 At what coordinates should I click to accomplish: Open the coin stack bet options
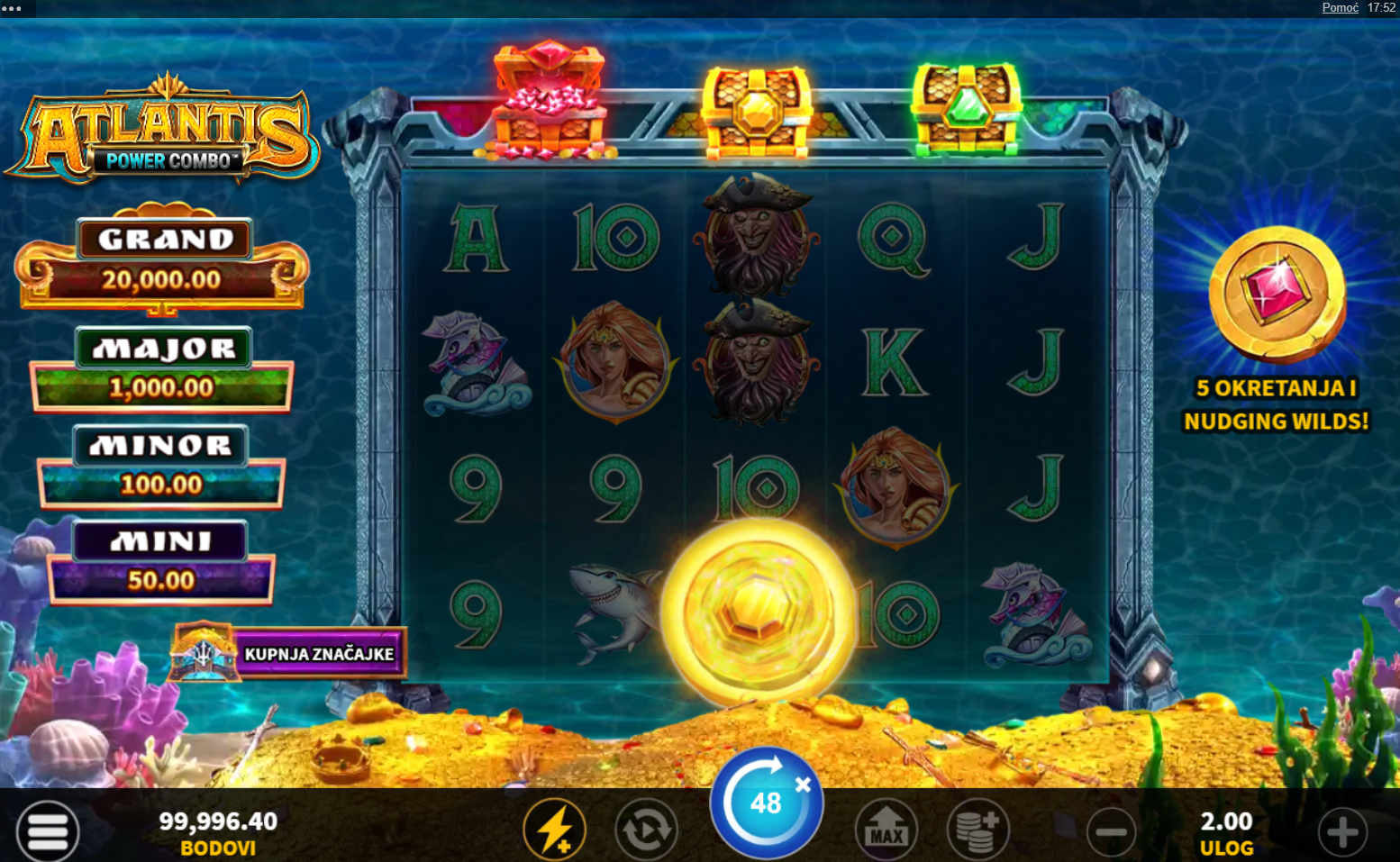[977, 830]
